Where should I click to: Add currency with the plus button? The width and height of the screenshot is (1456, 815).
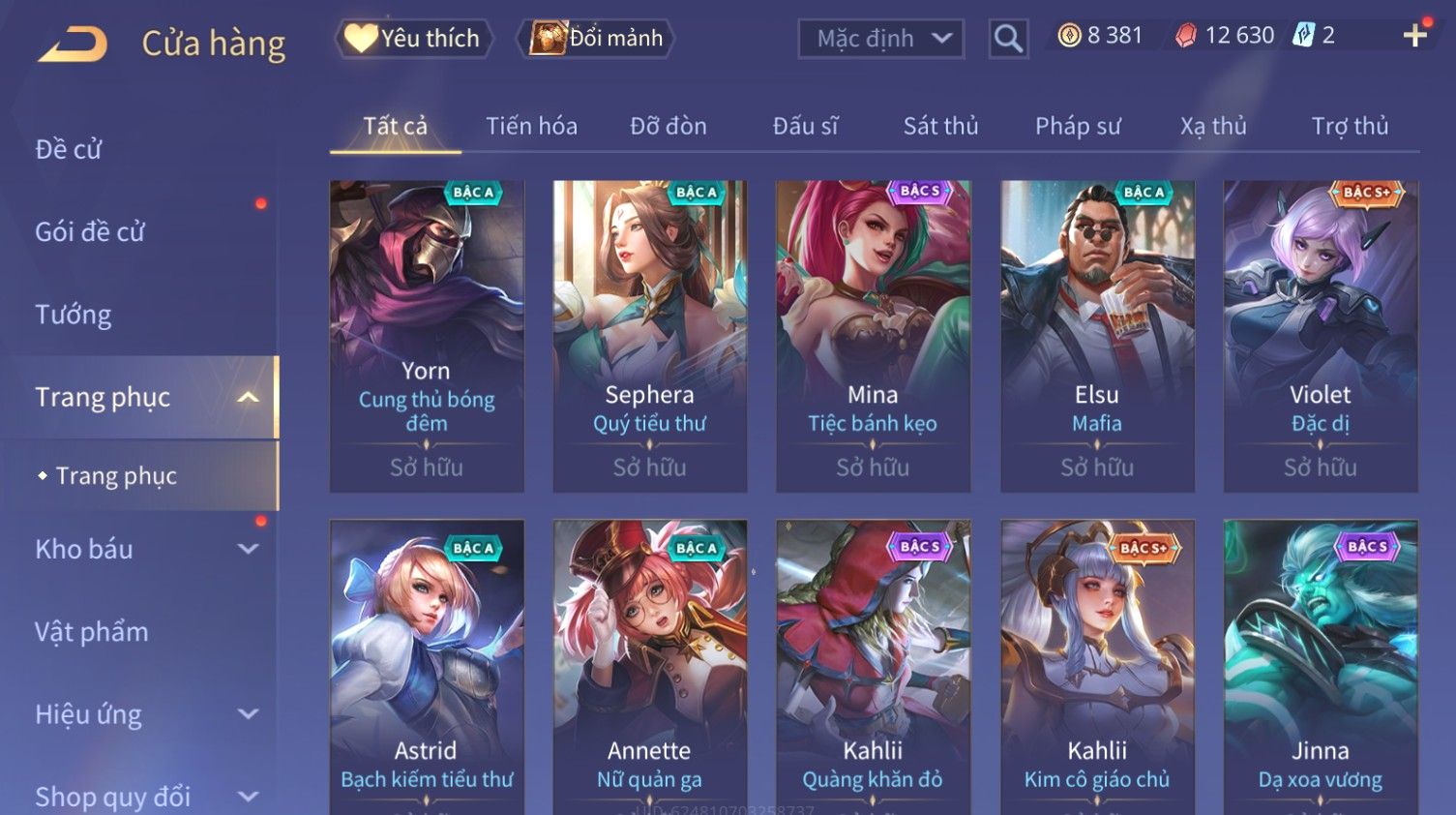coord(1414,36)
